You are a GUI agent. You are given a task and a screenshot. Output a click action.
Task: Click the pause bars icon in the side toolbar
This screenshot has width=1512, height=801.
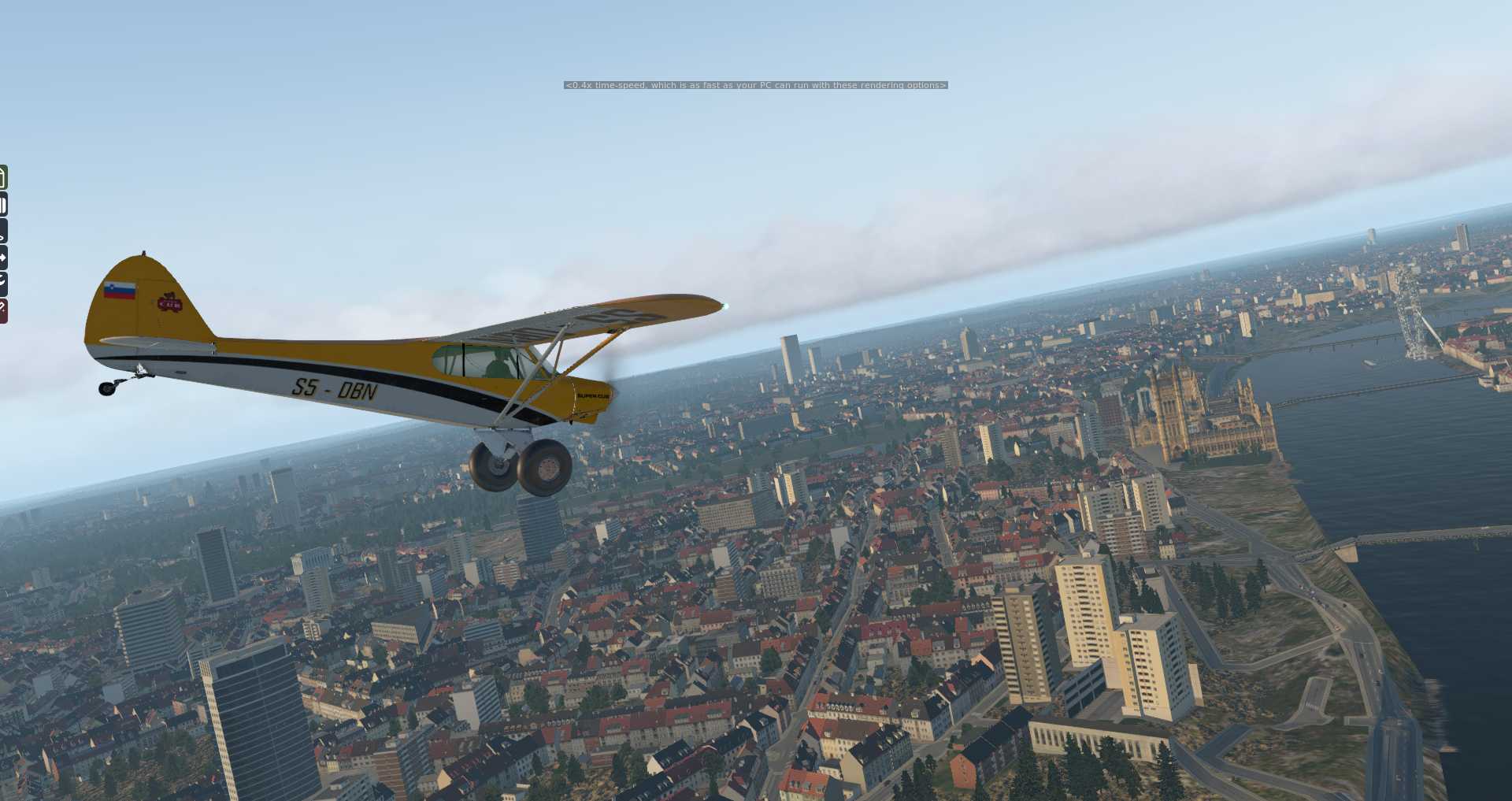point(3,206)
